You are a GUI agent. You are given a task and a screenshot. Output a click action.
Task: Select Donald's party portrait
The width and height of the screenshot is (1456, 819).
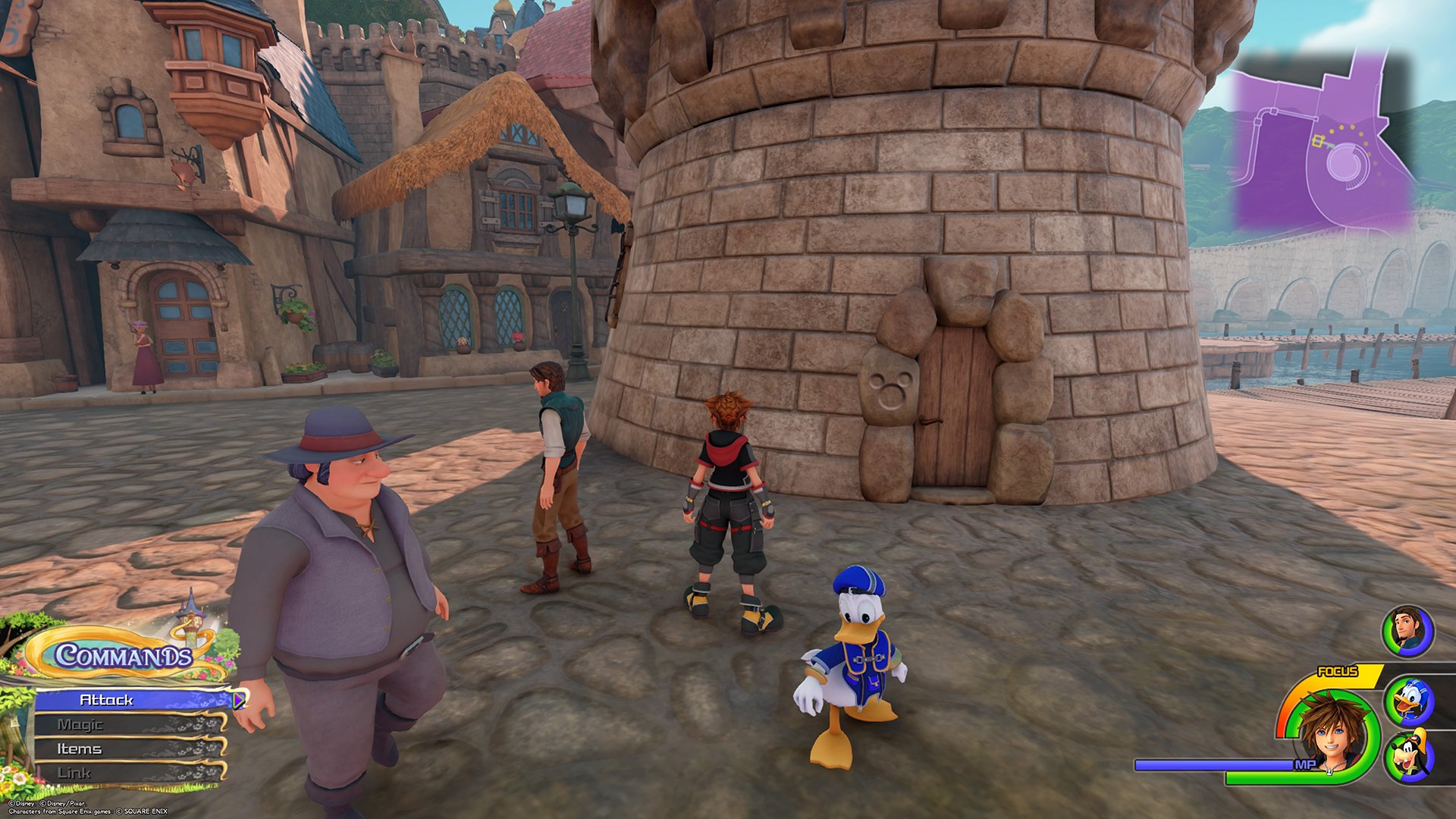(1410, 701)
